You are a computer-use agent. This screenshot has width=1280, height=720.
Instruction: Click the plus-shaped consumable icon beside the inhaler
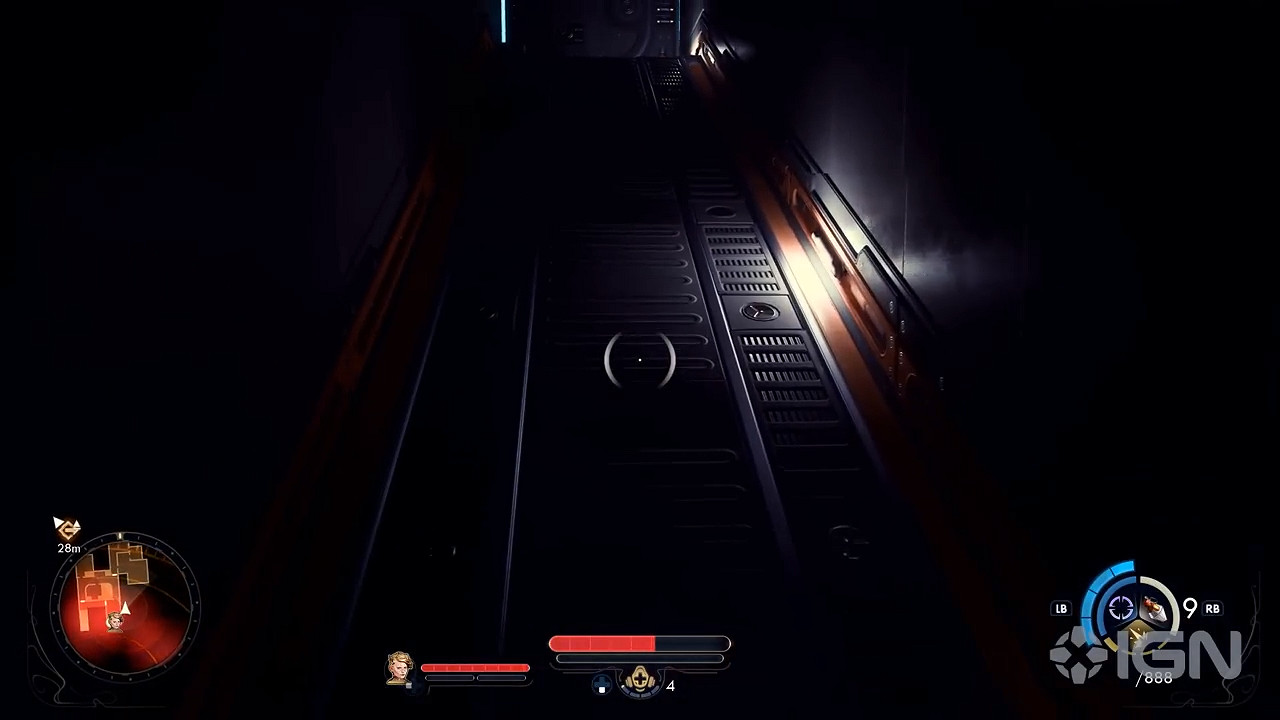[x=601, y=683]
